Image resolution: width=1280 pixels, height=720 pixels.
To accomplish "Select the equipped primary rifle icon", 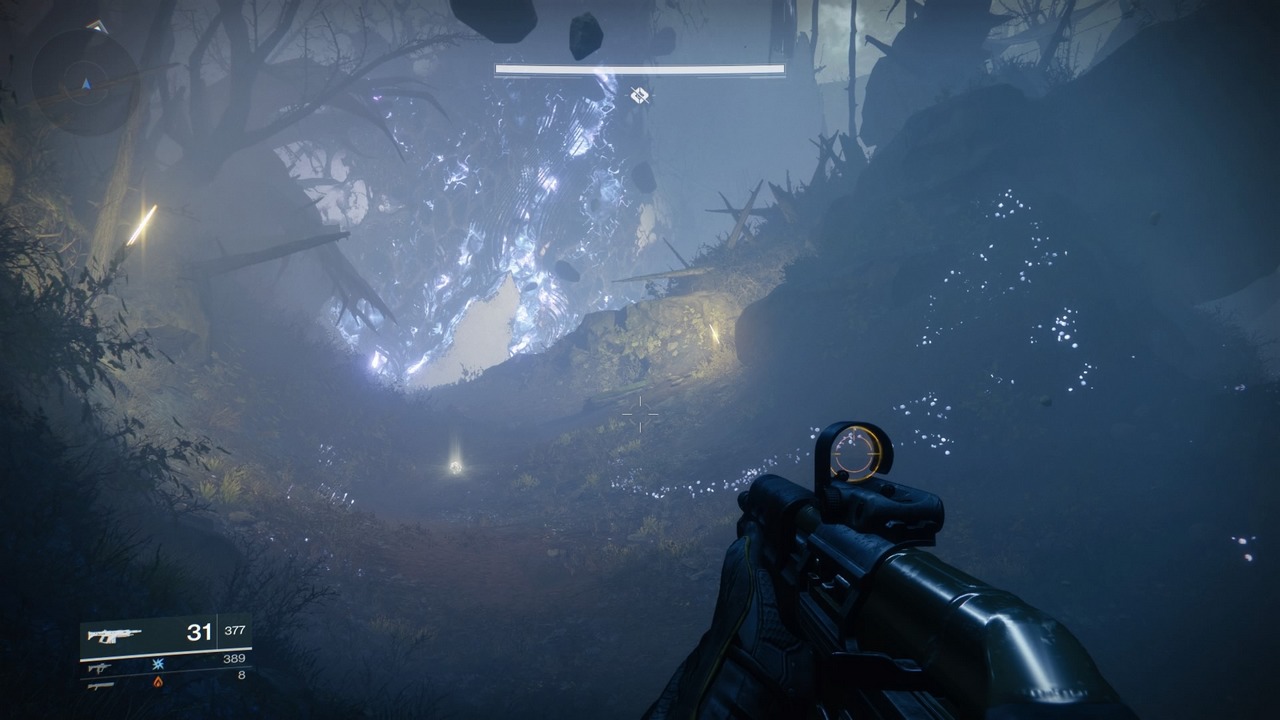I will coord(114,634).
